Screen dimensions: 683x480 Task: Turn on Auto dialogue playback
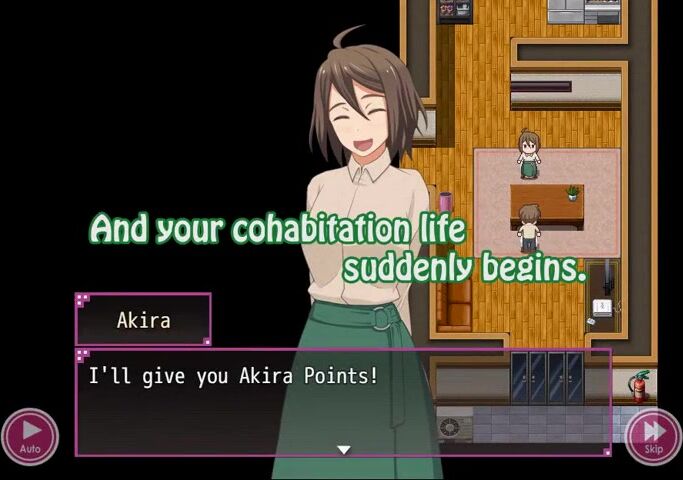pyautogui.click(x=30, y=437)
